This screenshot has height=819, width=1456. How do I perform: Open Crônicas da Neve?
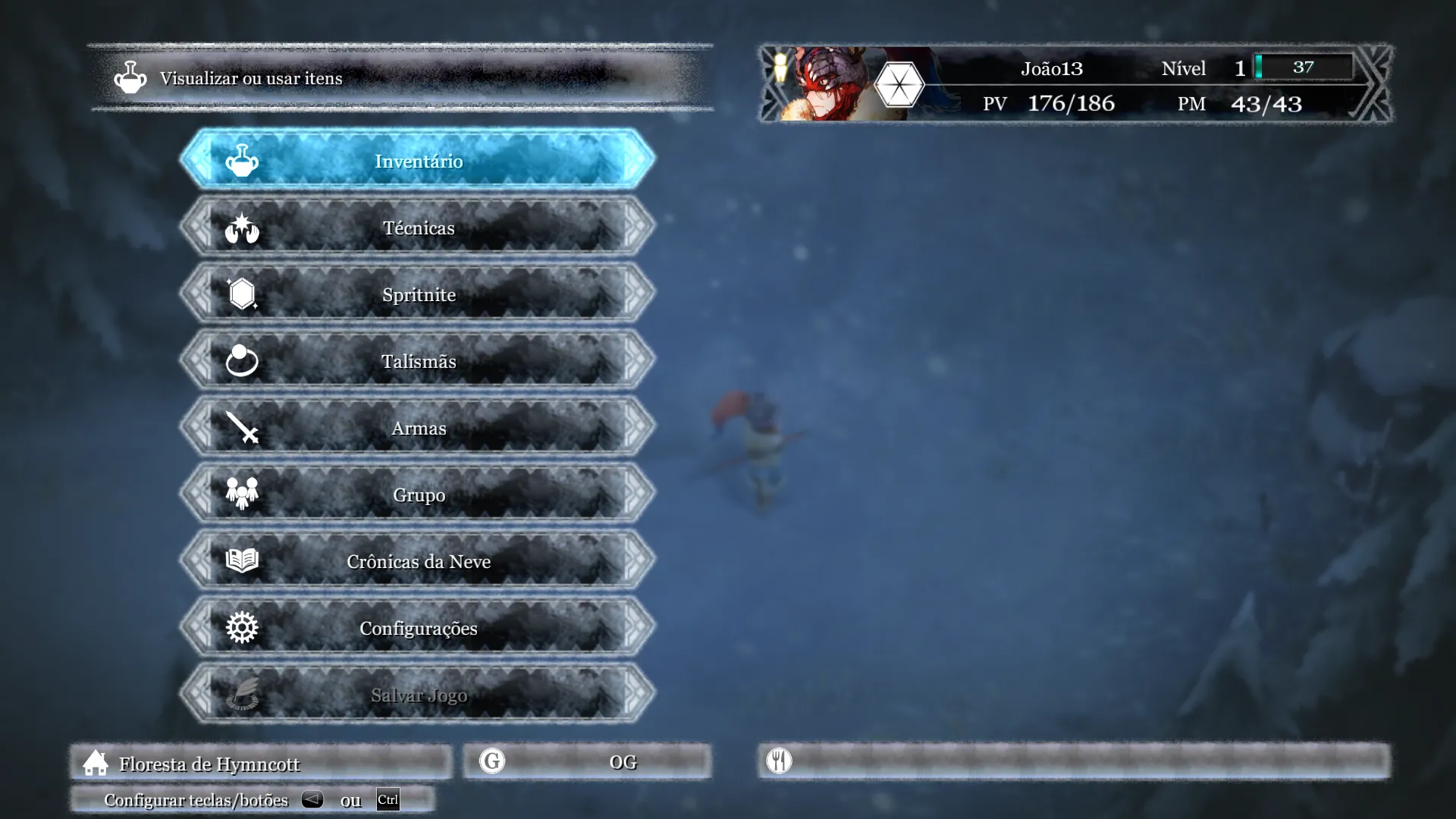(418, 561)
